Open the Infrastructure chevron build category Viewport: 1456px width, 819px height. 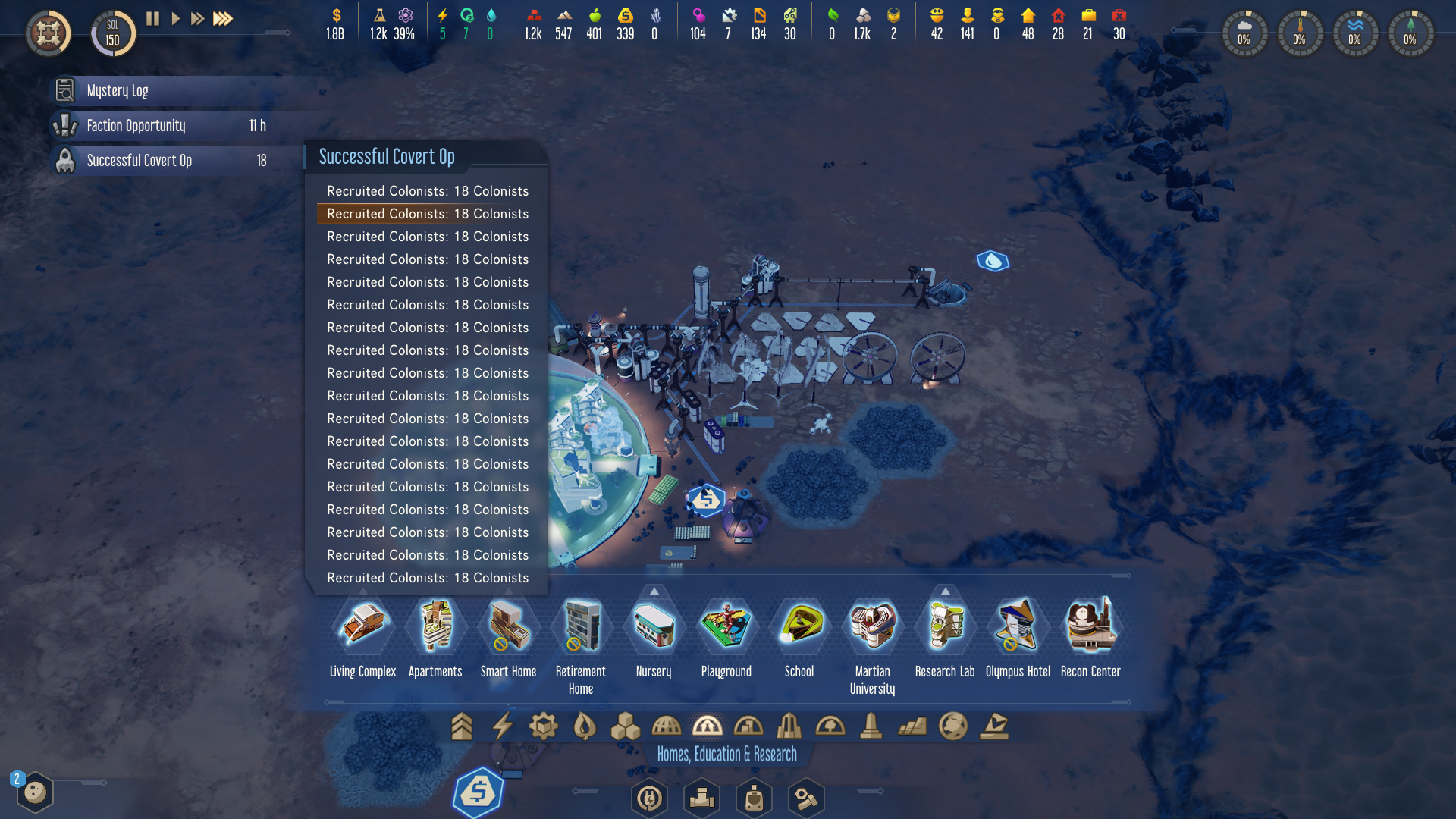pyautogui.click(x=462, y=726)
